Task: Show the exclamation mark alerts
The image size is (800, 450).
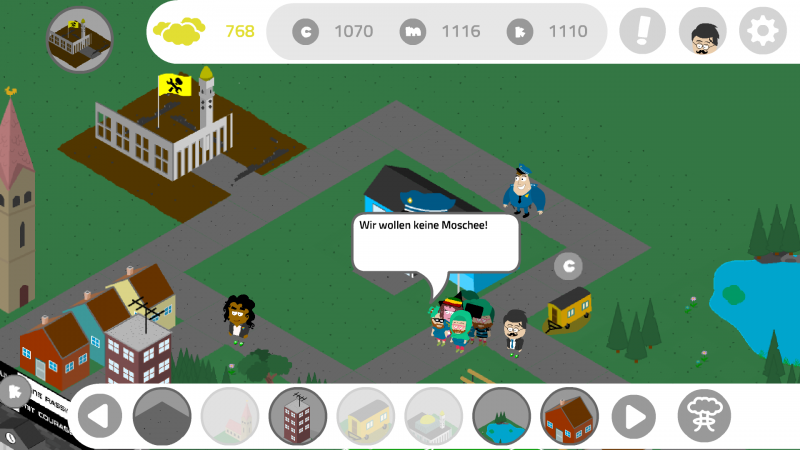Action: [642, 32]
